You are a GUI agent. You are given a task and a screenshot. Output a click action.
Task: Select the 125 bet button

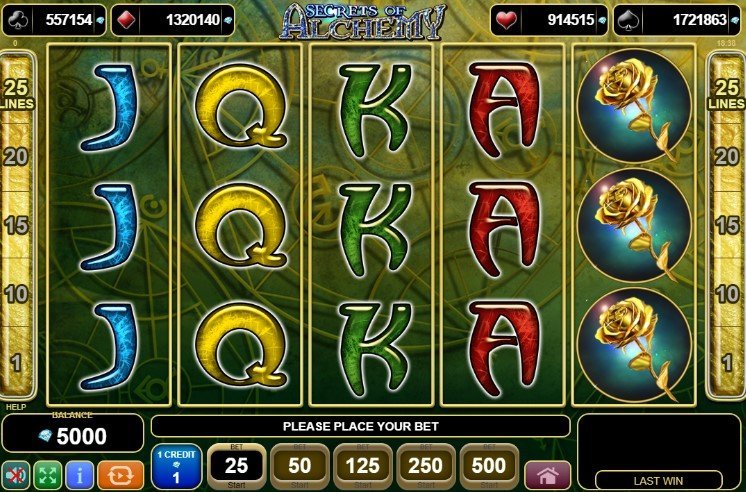click(363, 467)
